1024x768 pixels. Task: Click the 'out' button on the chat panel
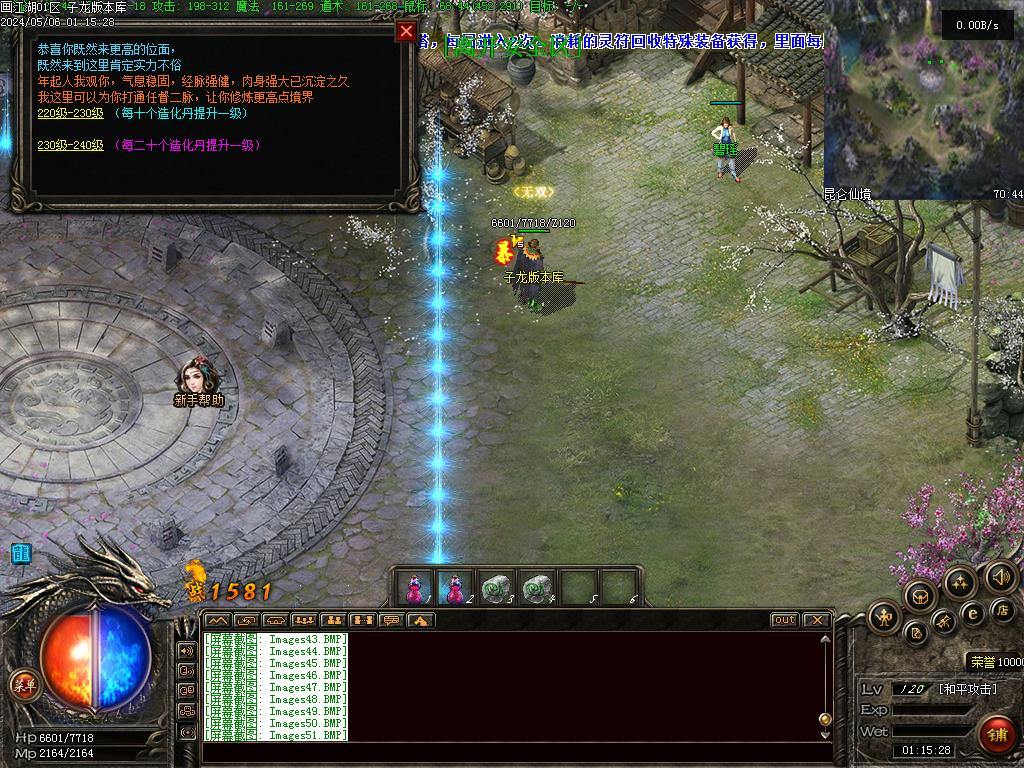pos(785,620)
